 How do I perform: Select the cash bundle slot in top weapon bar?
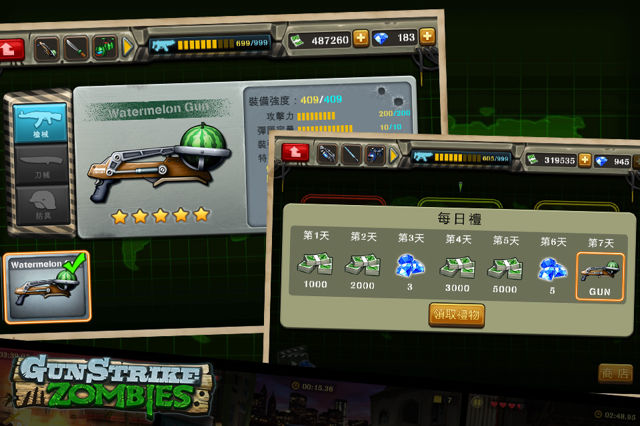(105, 46)
